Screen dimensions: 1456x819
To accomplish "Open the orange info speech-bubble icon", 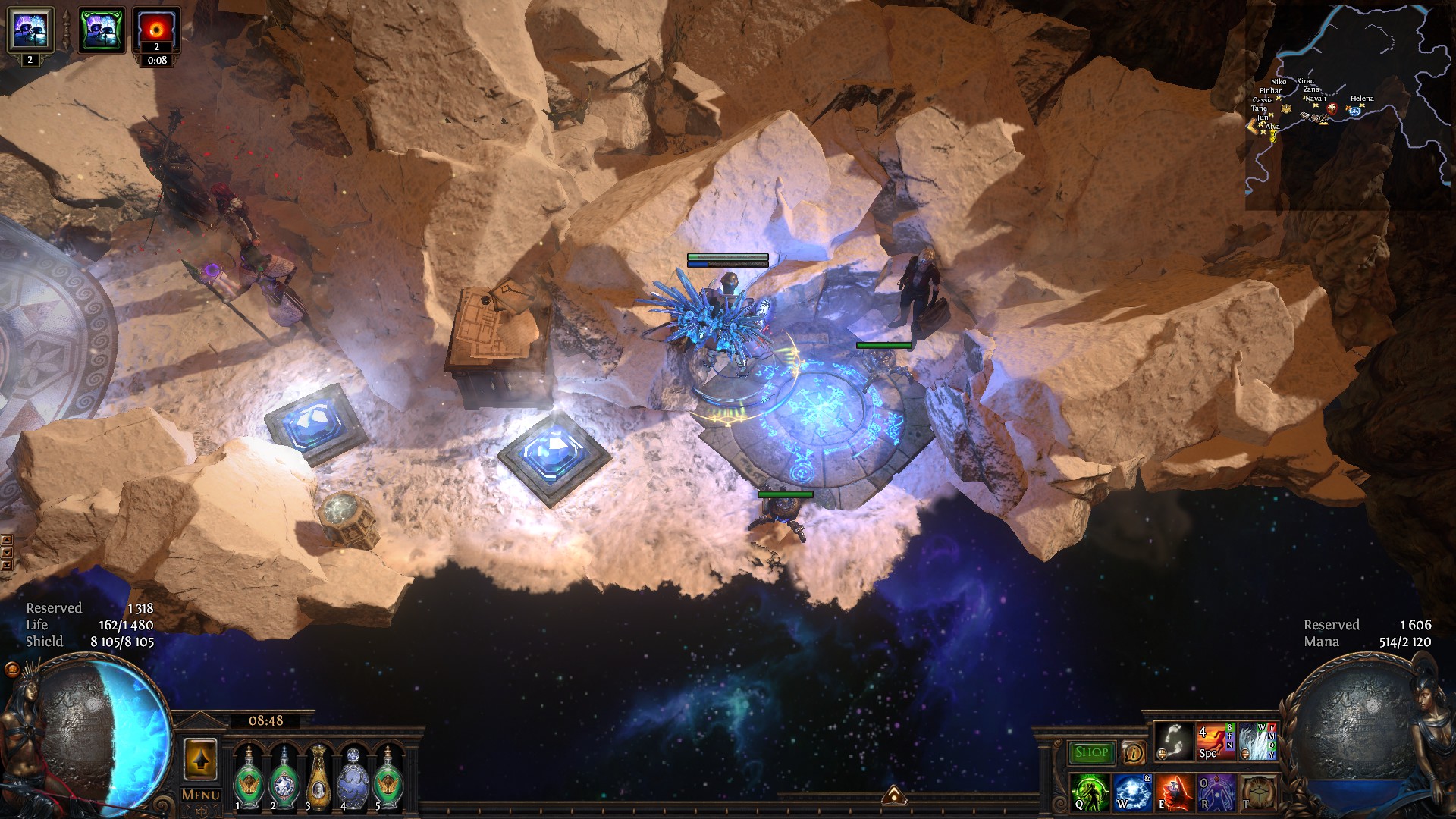I will pos(1133,752).
